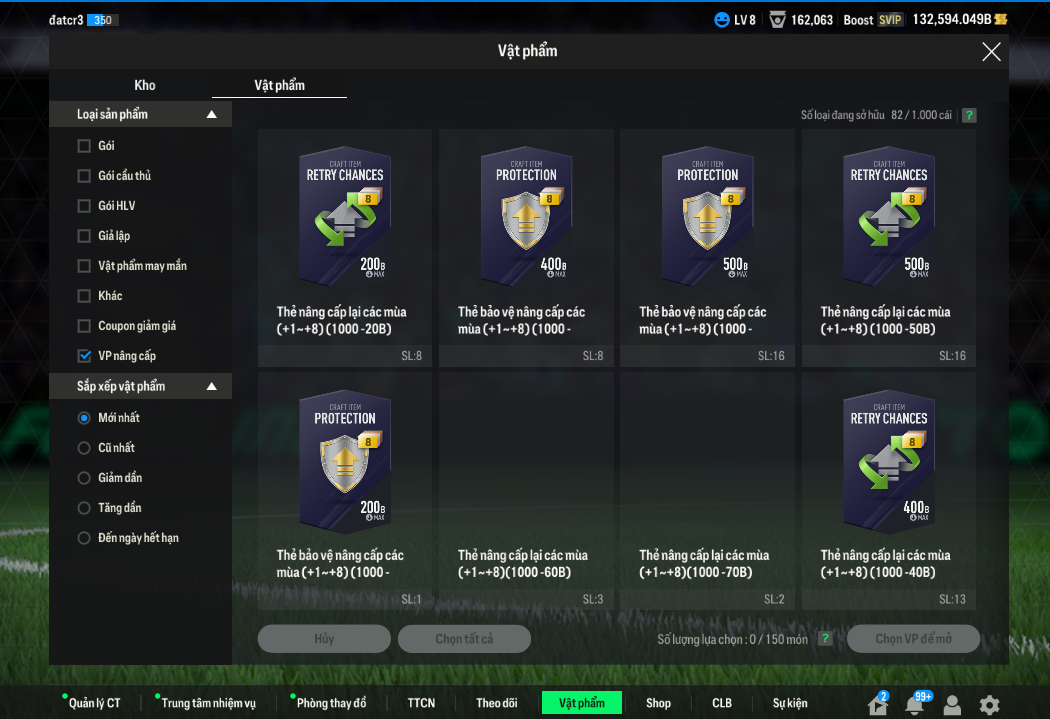1050x719 pixels.
Task: Choose the Giảm dần sort option
Action: coord(84,478)
